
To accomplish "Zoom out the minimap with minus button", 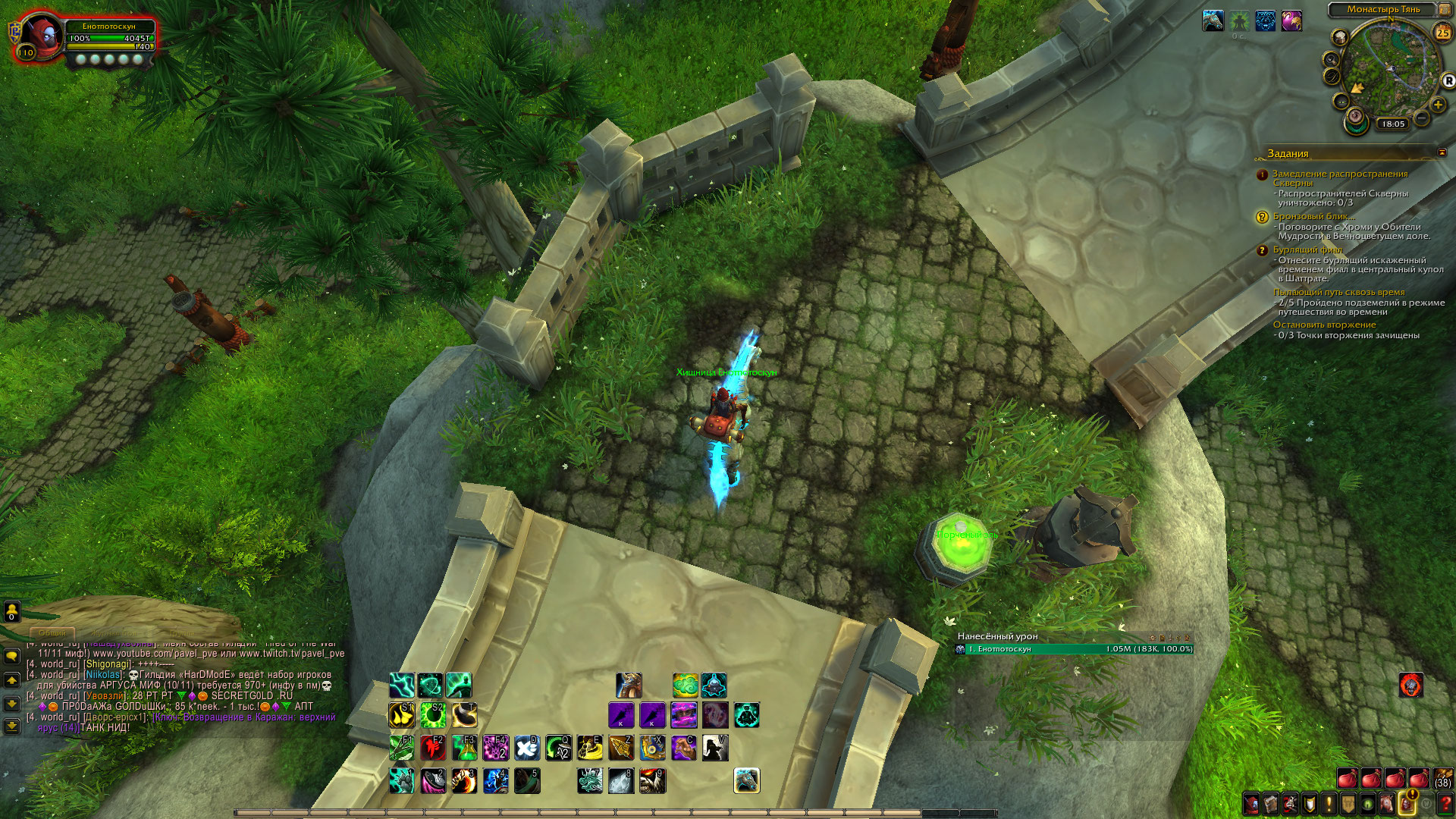I will (1422, 118).
